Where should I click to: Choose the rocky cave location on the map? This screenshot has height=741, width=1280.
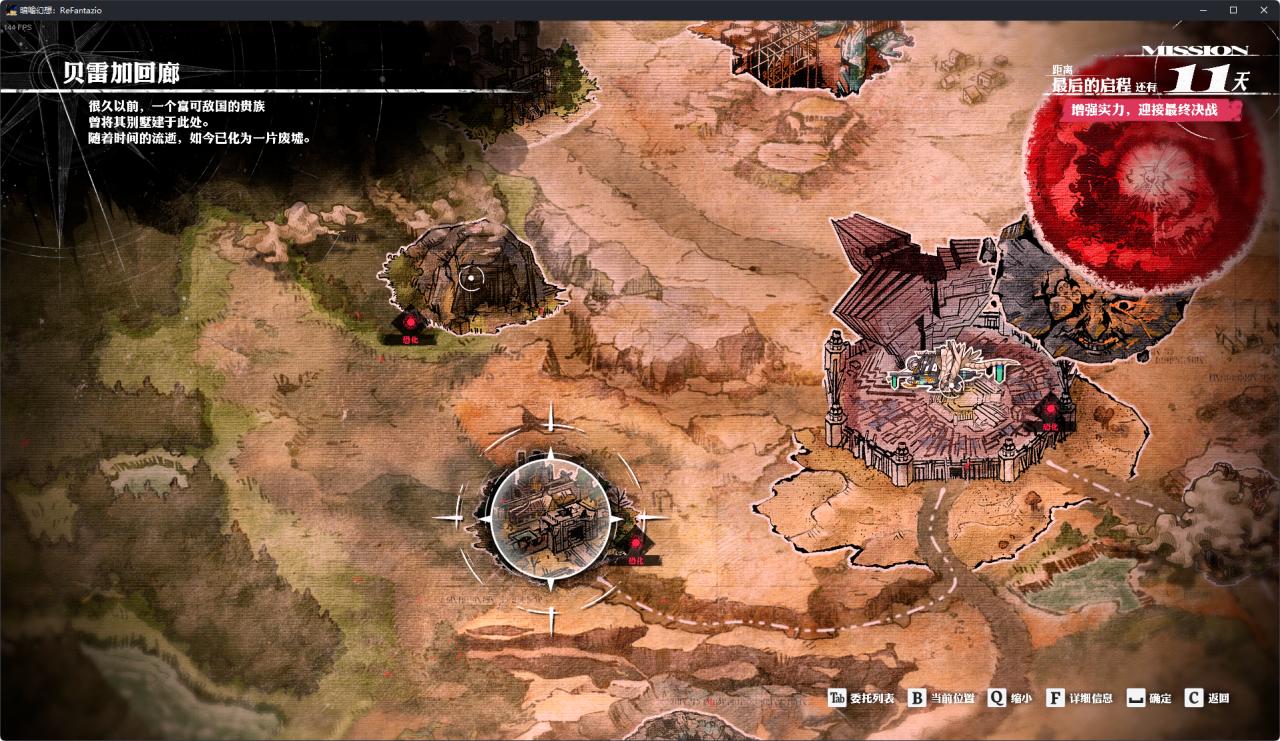coord(471,277)
